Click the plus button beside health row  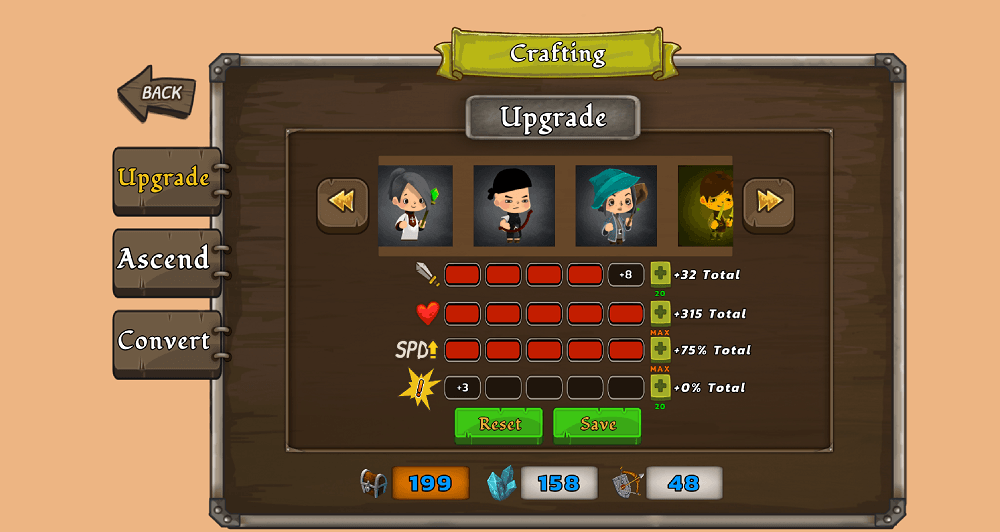click(660, 313)
